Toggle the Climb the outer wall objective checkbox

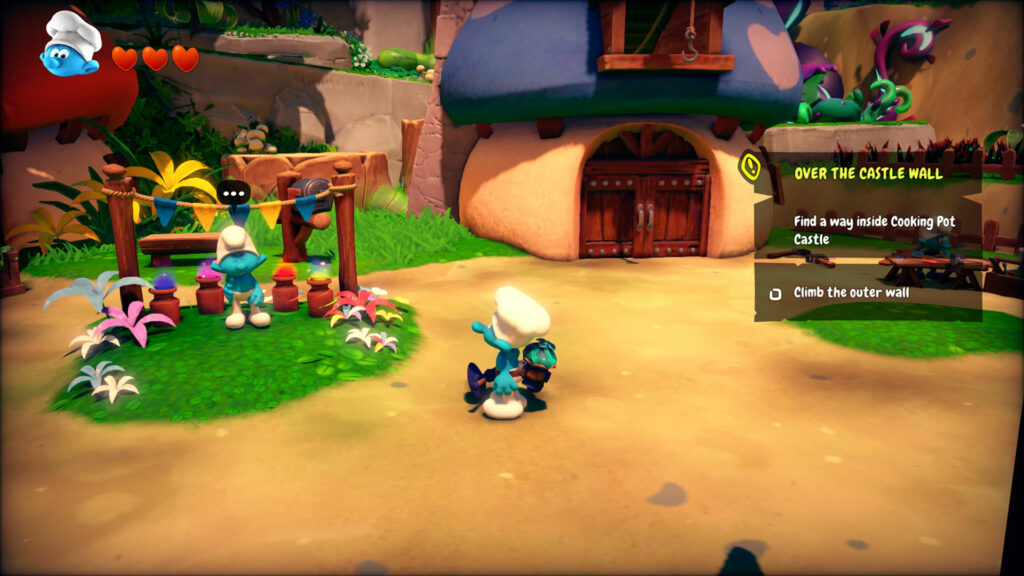point(774,294)
